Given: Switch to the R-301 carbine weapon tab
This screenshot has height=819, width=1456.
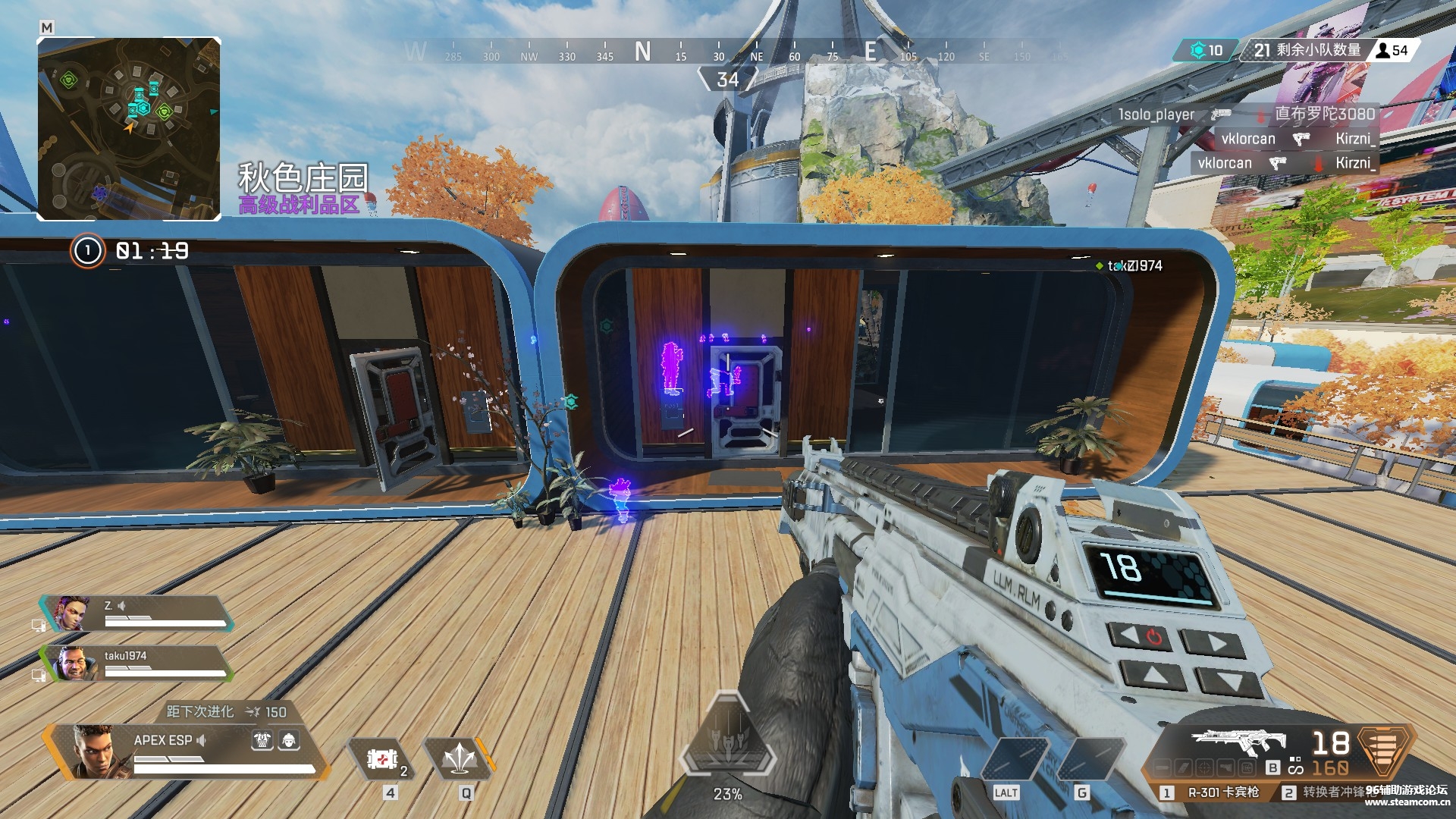Looking at the screenshot, I should click(x=1213, y=792).
